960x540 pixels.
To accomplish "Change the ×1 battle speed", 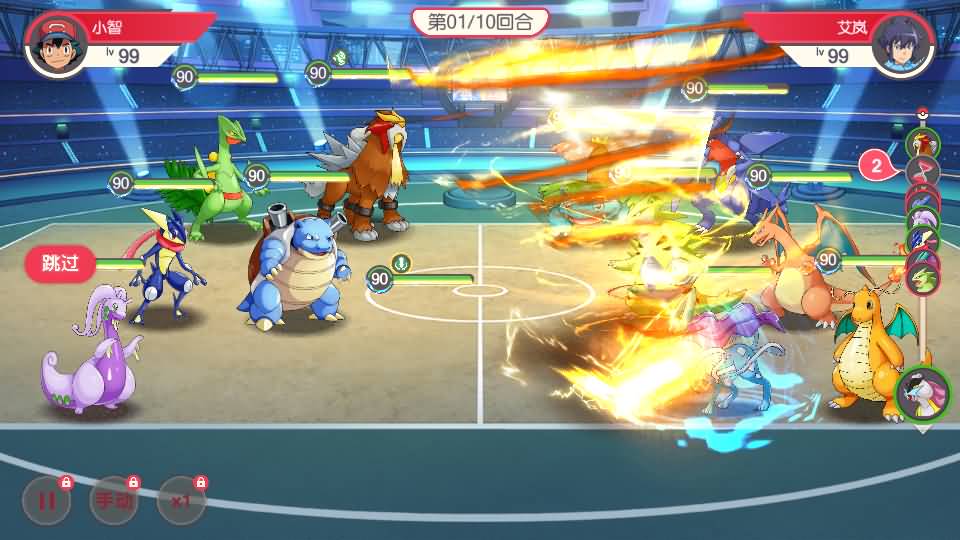I will point(182,501).
